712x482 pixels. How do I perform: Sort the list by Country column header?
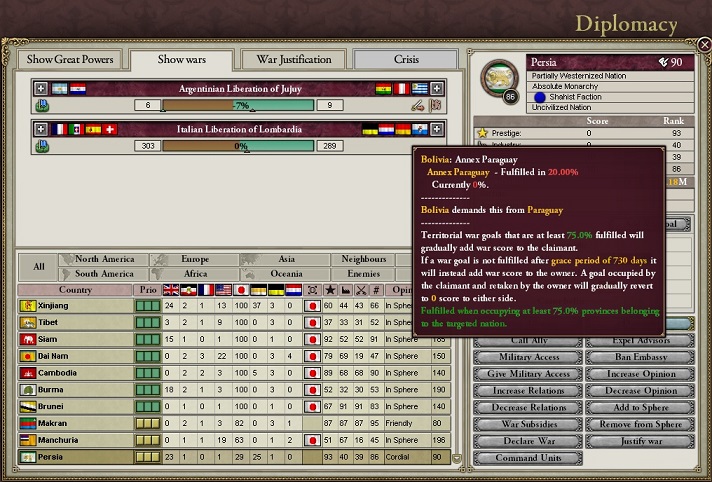76,290
